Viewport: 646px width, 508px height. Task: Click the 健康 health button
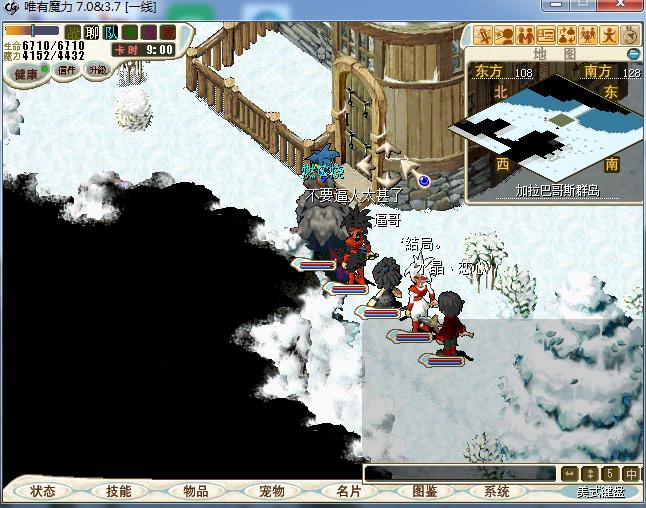(26, 73)
